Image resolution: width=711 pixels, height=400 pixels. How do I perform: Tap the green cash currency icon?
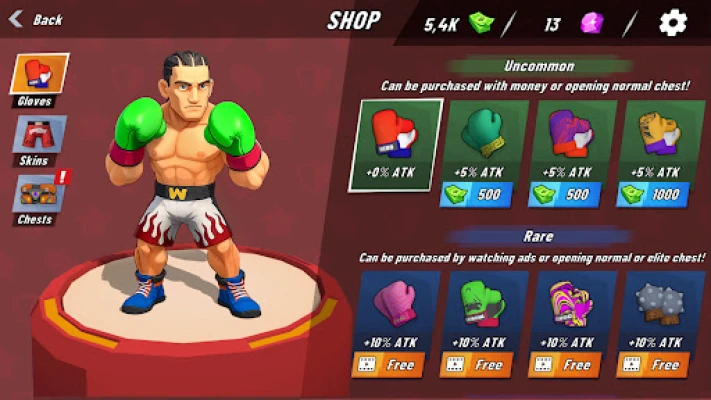(482, 23)
